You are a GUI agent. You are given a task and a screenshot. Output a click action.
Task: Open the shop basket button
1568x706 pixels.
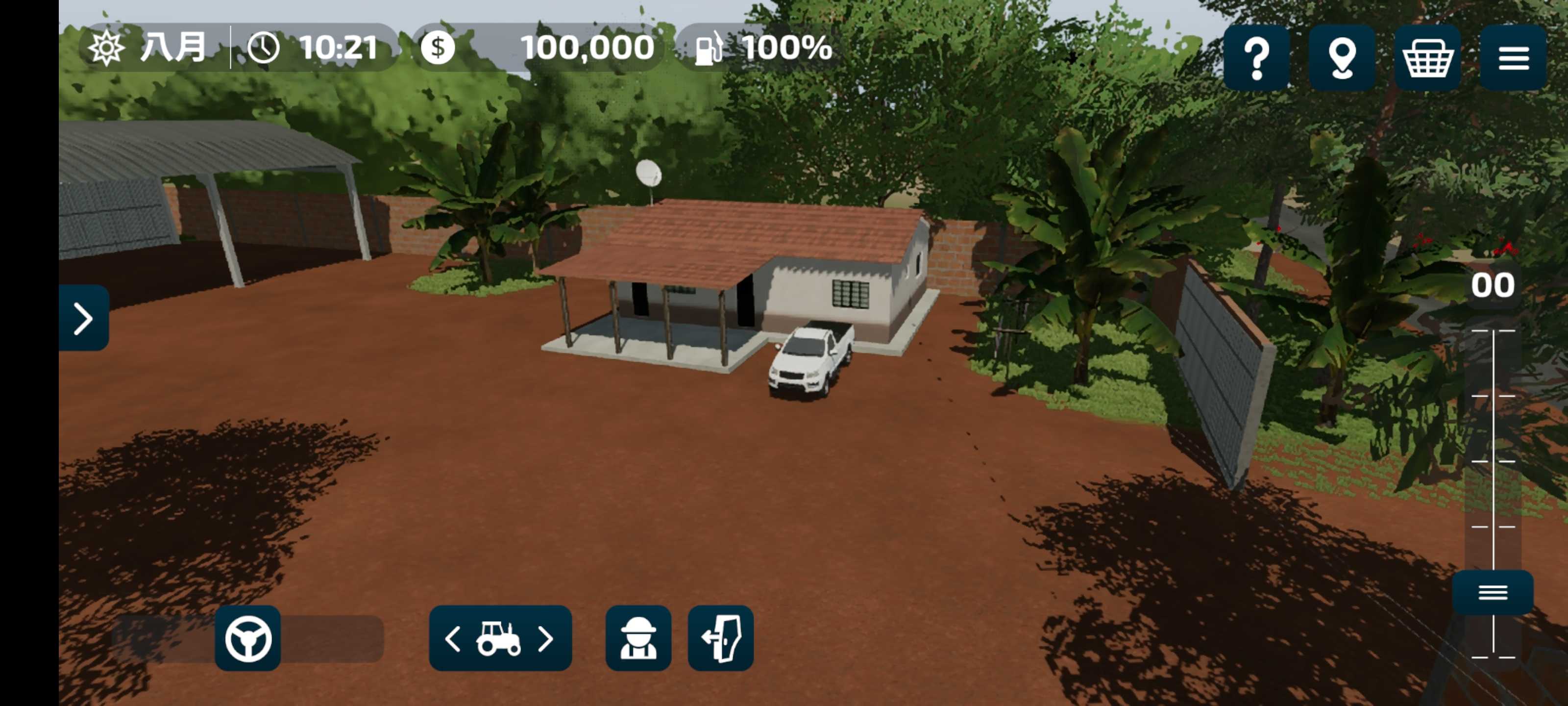[1427, 58]
